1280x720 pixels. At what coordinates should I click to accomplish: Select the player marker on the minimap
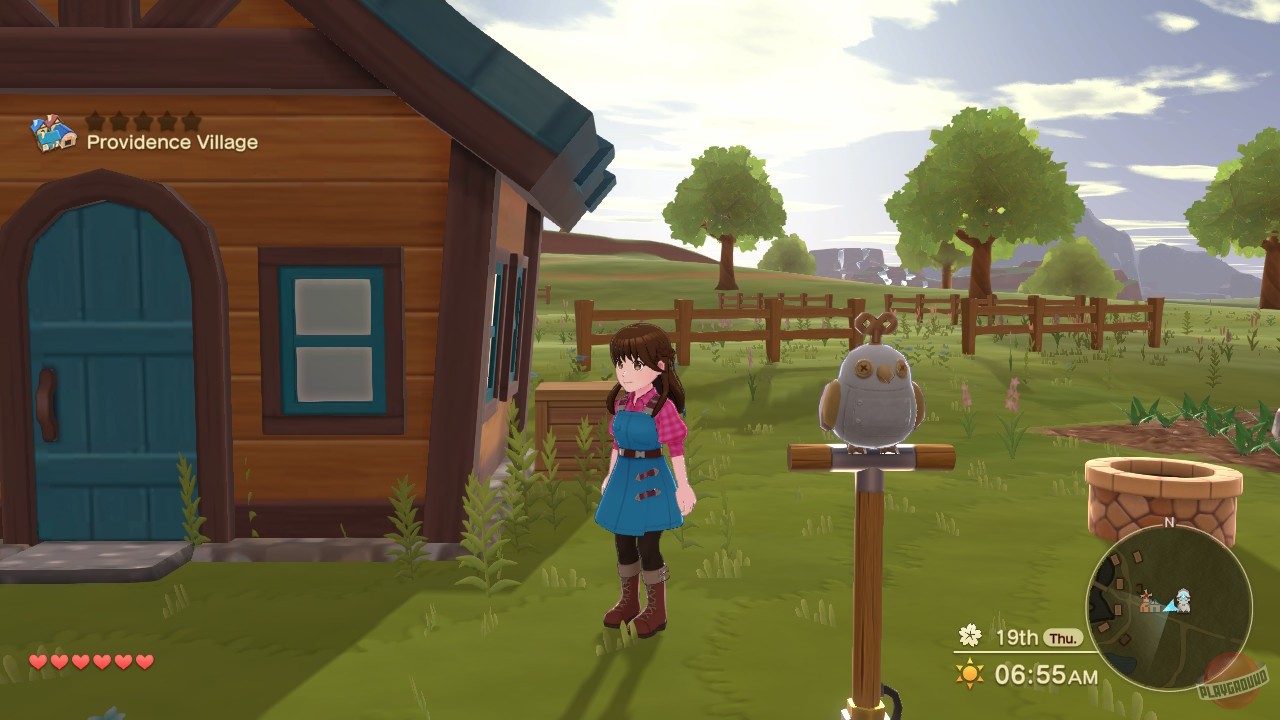[1183, 600]
